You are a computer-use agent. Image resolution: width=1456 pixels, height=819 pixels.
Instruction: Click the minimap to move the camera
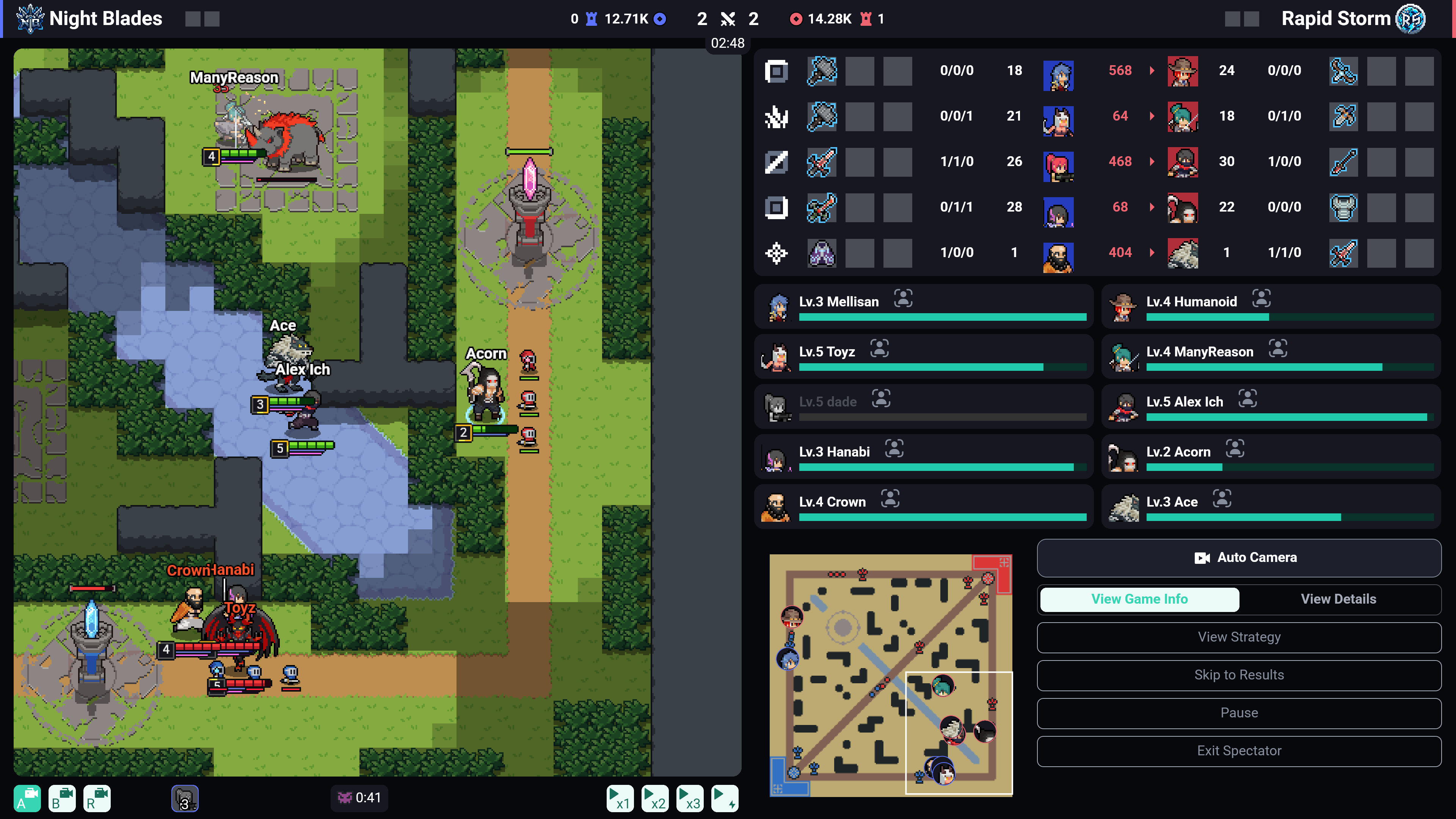890,675
